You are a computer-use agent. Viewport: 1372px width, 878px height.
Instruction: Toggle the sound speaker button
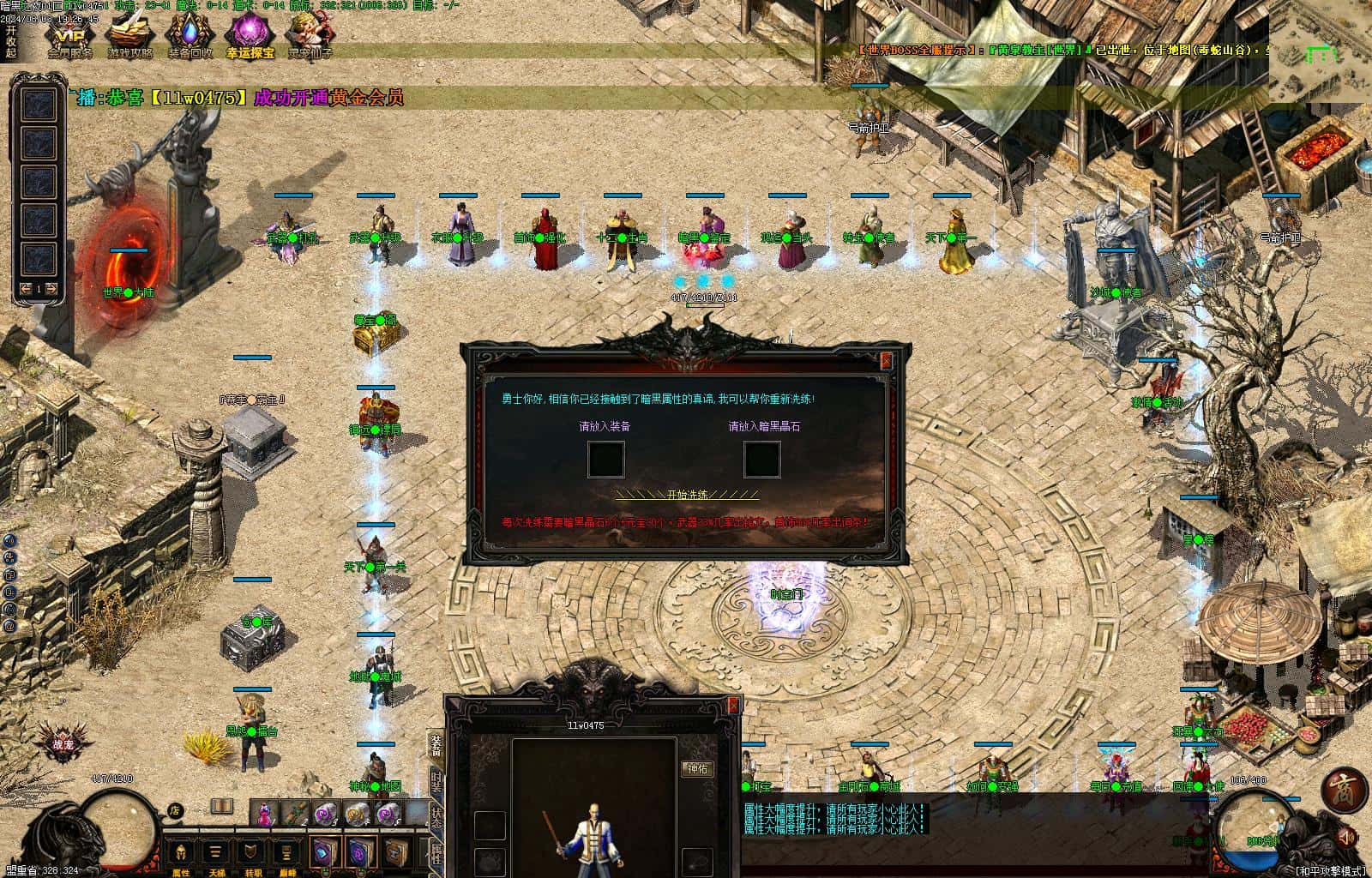tap(1346, 837)
